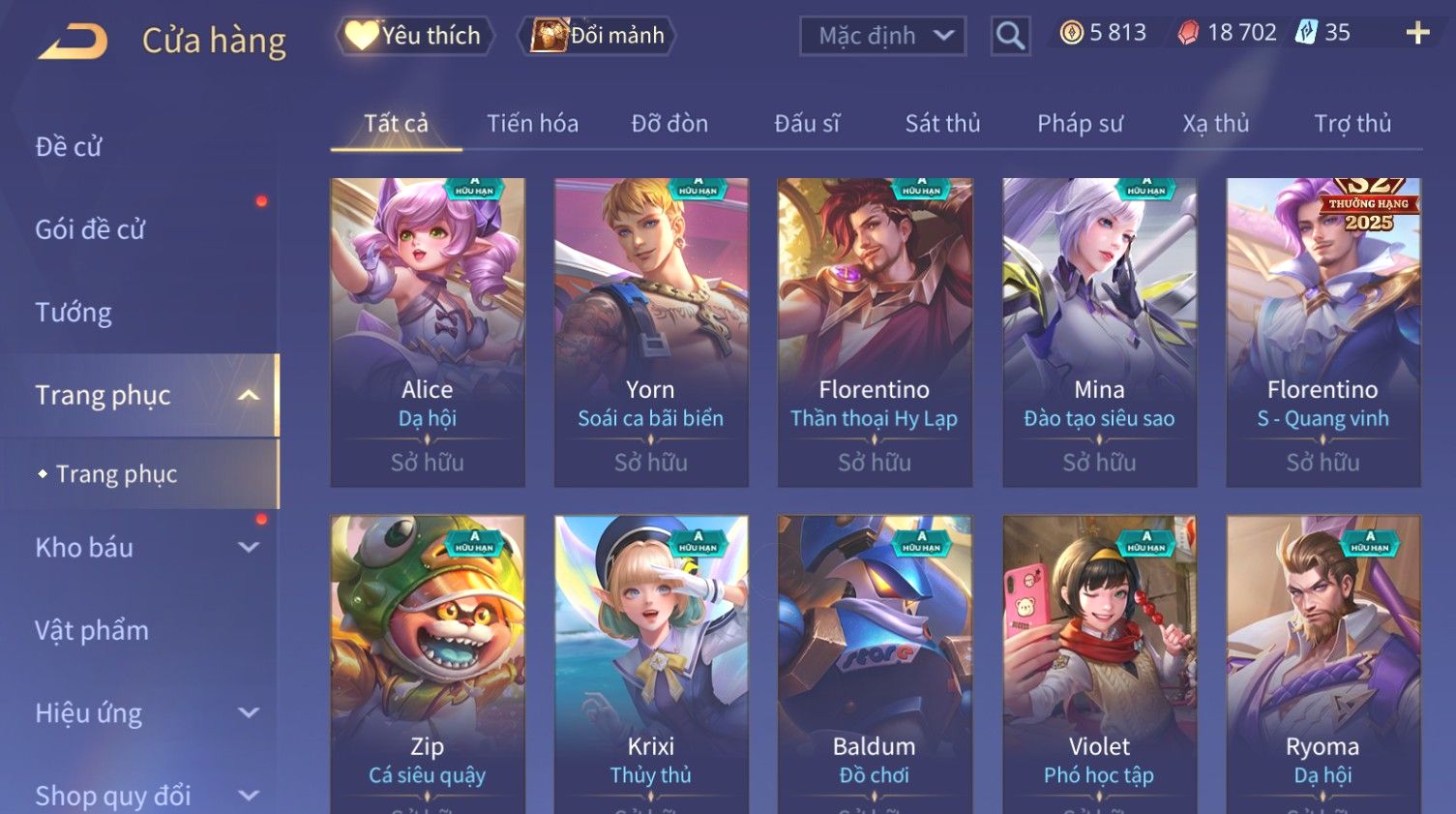Choose the Yorn Soái ca bãi biển card
This screenshot has width=1456, height=814.
(x=651, y=331)
